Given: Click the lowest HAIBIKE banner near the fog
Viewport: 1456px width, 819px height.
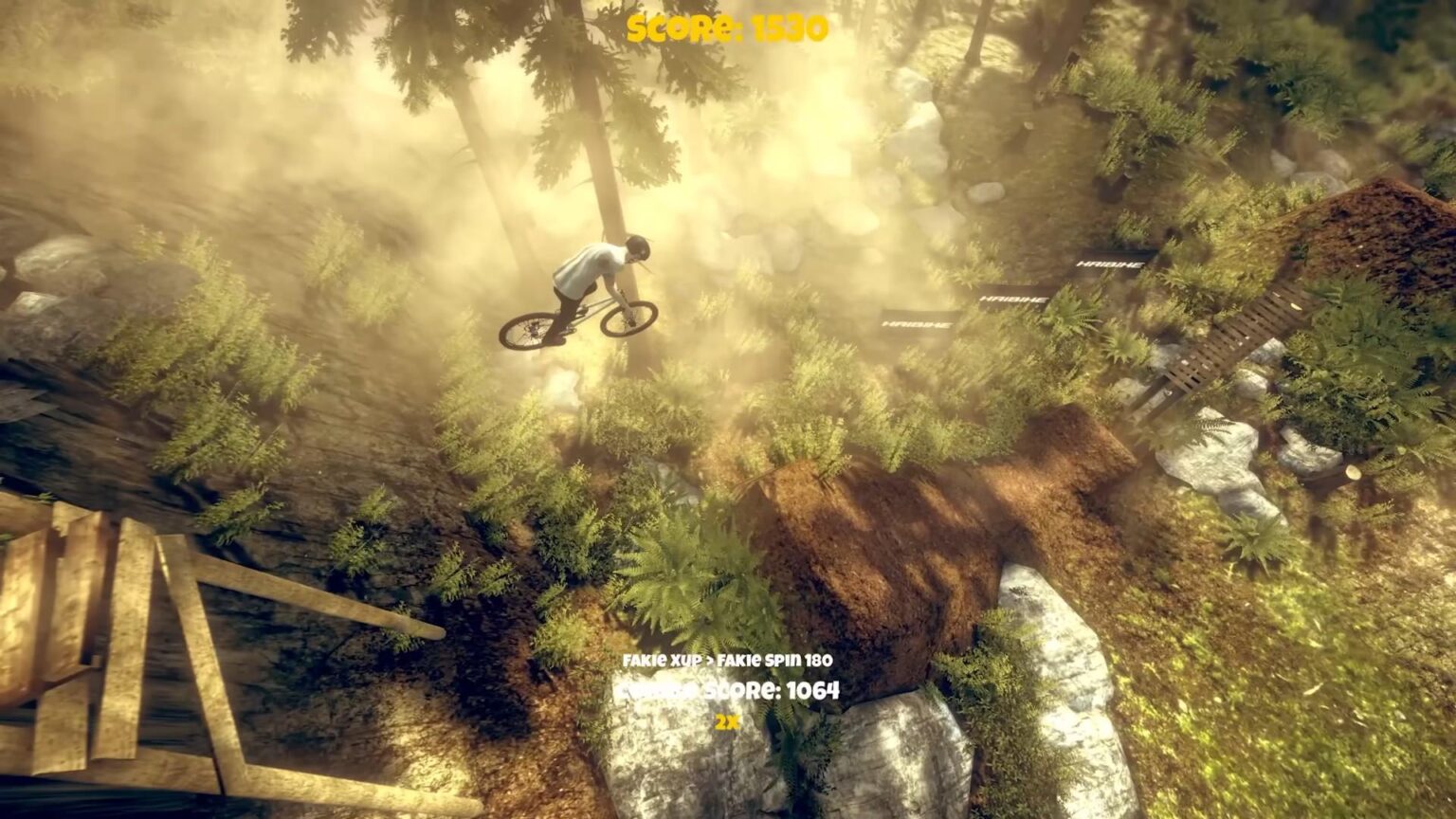Looking at the screenshot, I should tap(916, 326).
